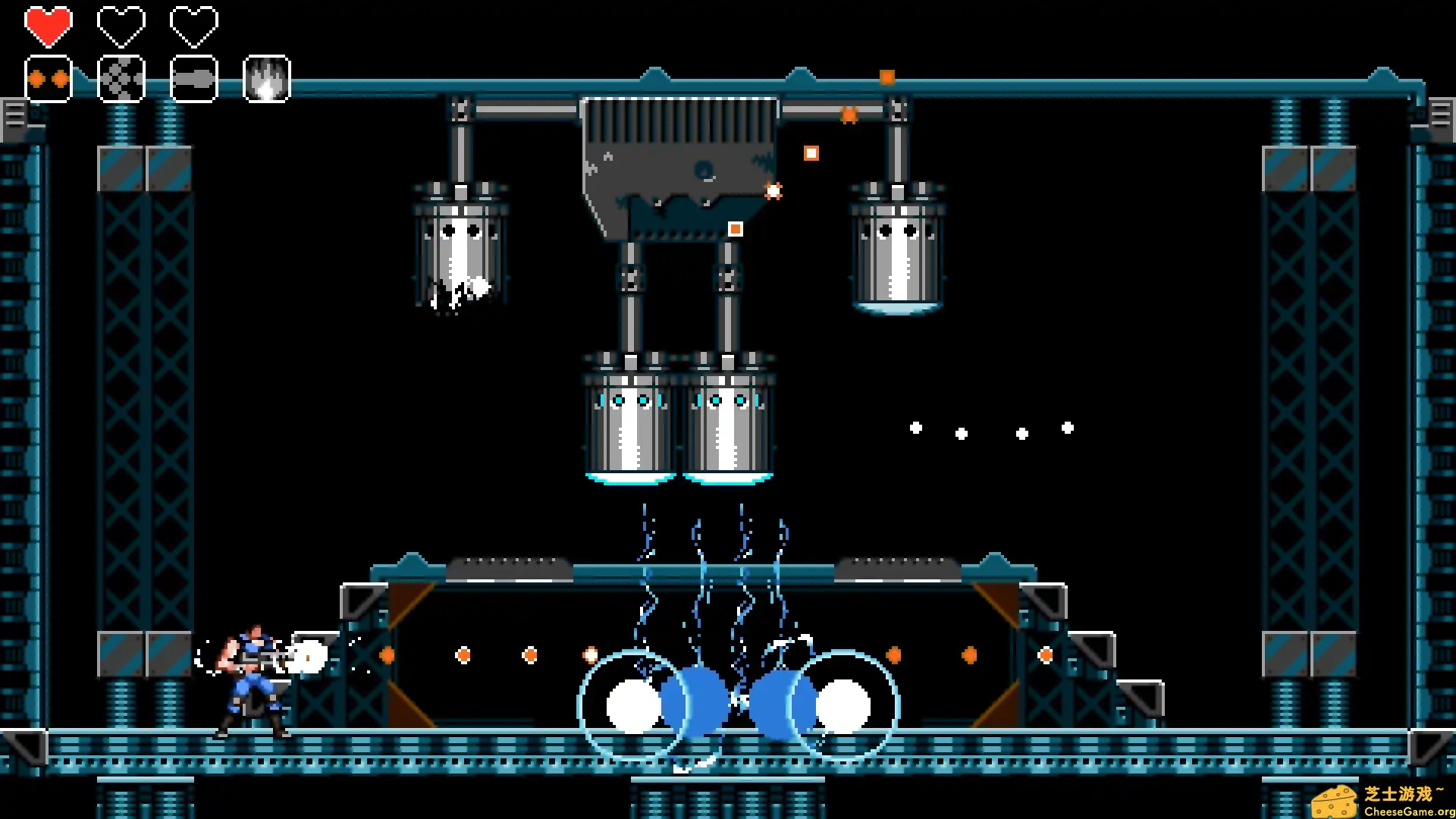Select the dual orange shot weapon icon
The width and height of the screenshot is (1456, 819).
click(x=49, y=77)
